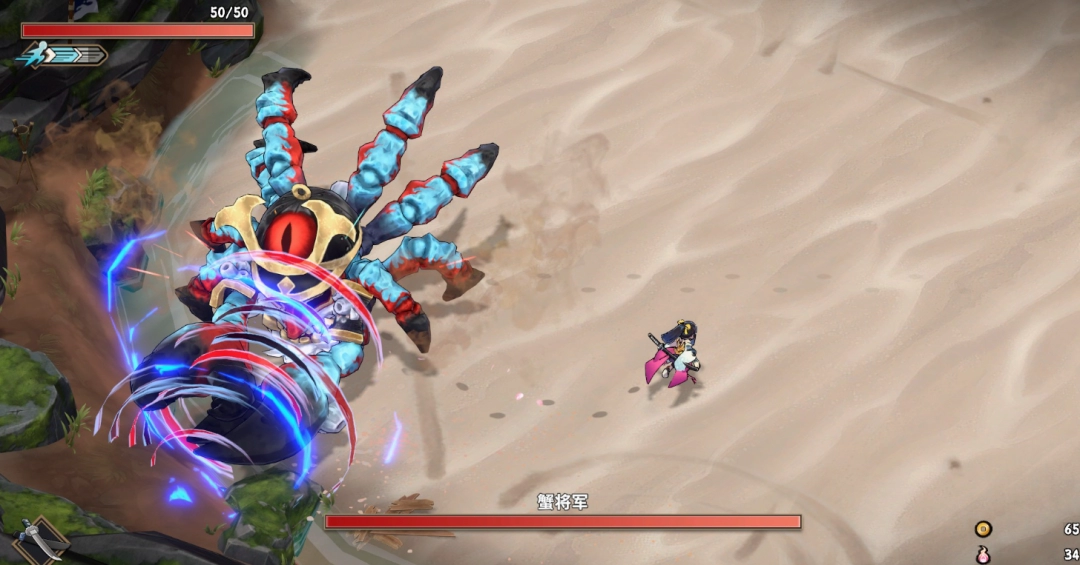Click the gold coin currency icon
1080x565 pixels.
tap(984, 529)
